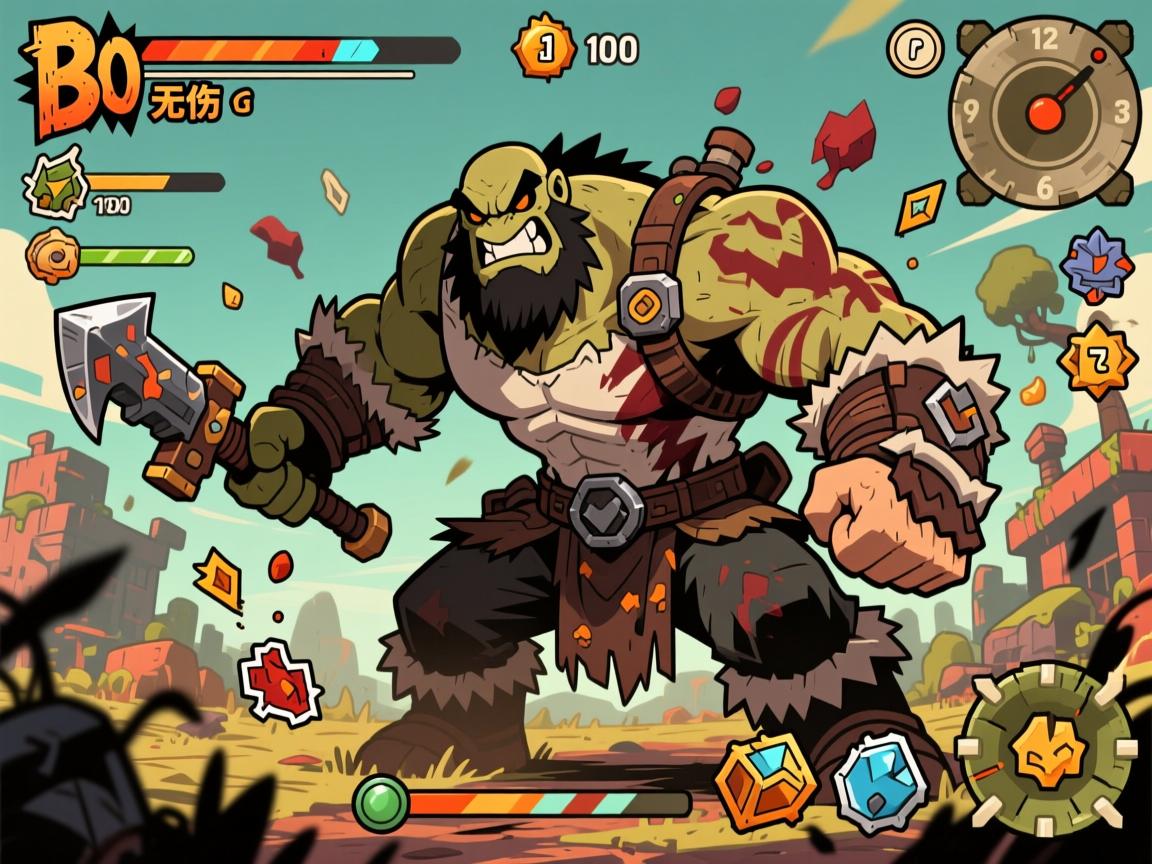Use the orange and teal cube gem
Image resolution: width=1152 pixels, height=864 pixels.
coord(766,781)
